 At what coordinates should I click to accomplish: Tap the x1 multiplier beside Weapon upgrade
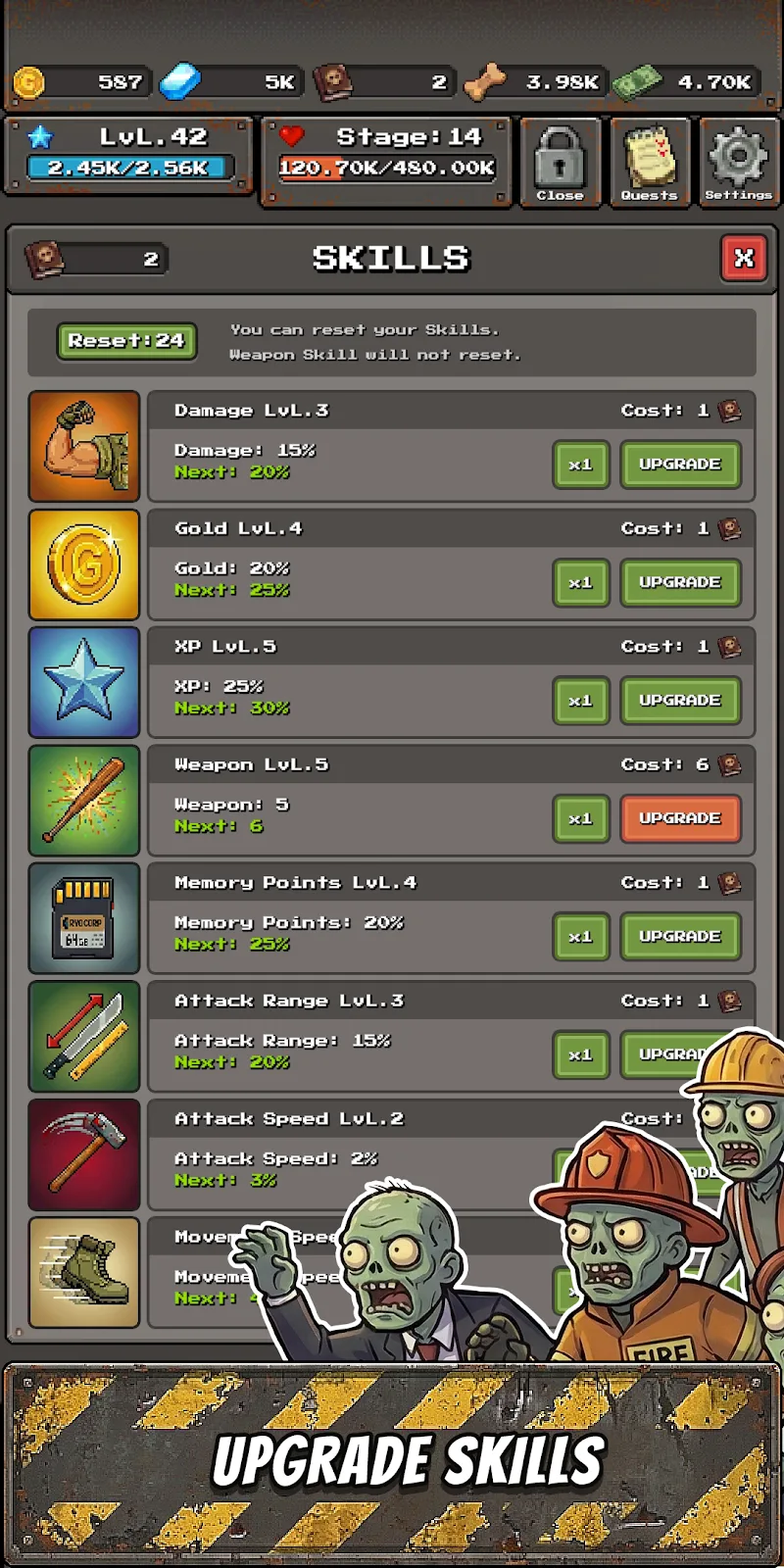coord(580,818)
